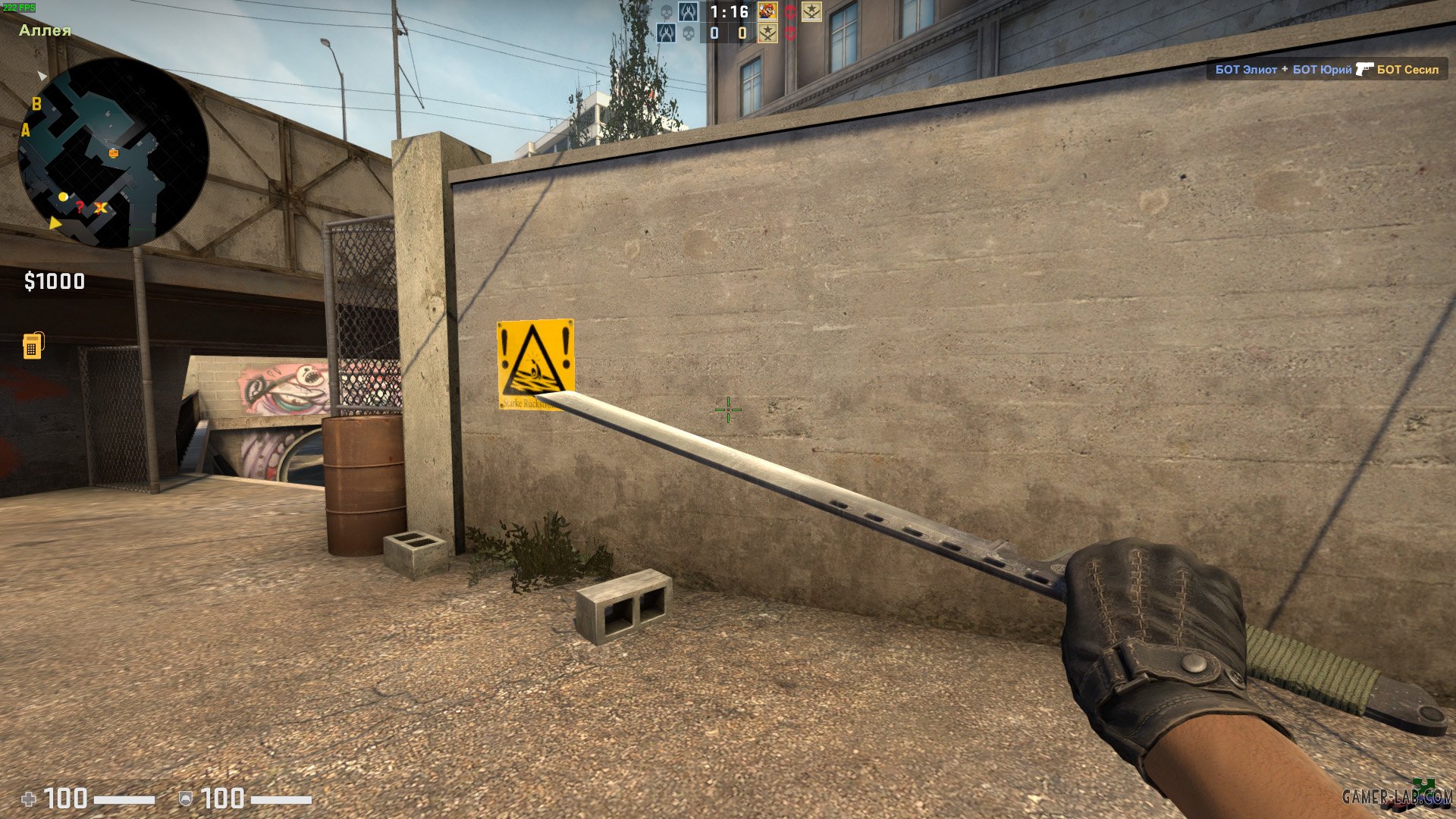Click the 222 FPS counter in the top-left
The height and width of the screenshot is (819, 1456).
(19, 6)
